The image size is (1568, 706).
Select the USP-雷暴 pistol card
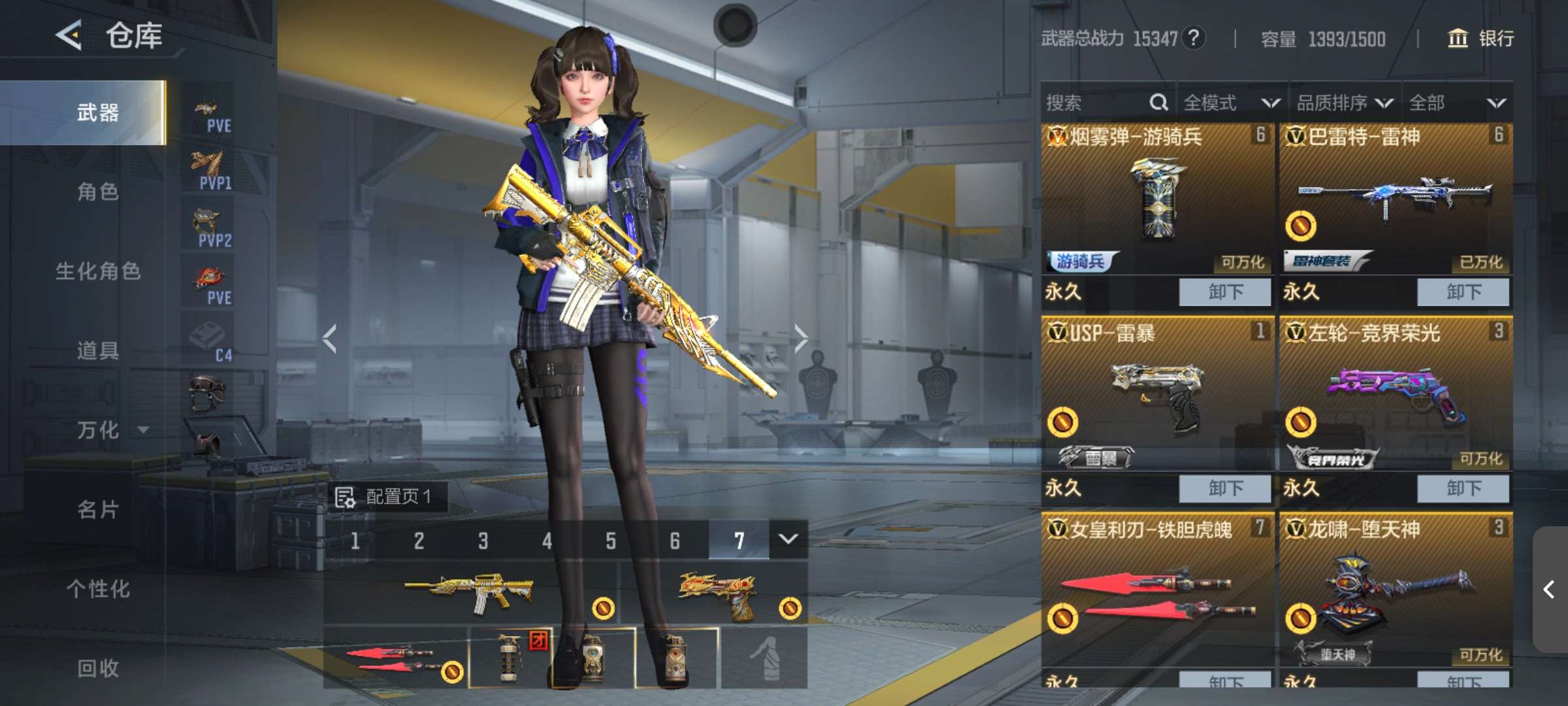[1157, 392]
